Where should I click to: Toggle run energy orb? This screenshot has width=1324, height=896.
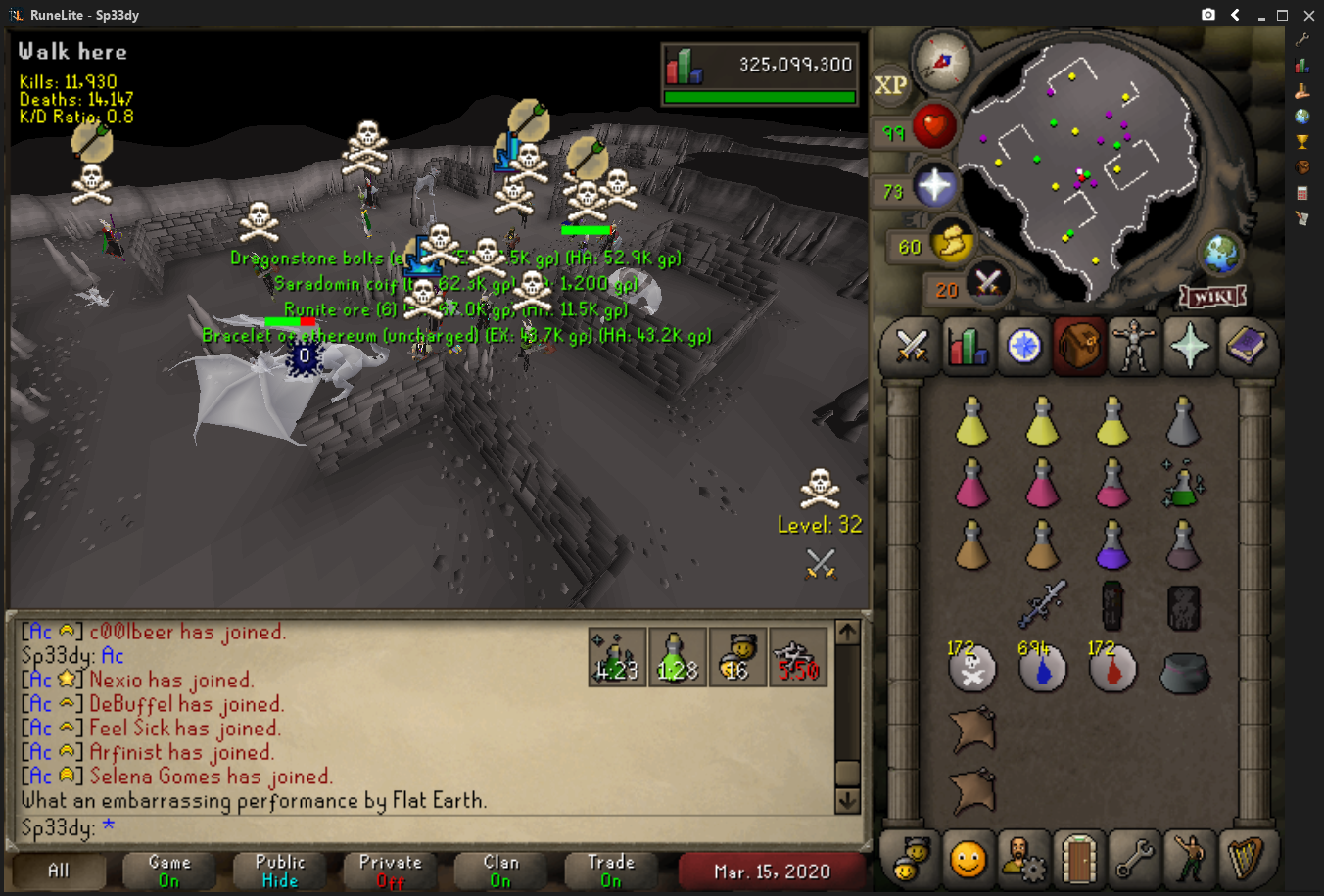point(950,242)
